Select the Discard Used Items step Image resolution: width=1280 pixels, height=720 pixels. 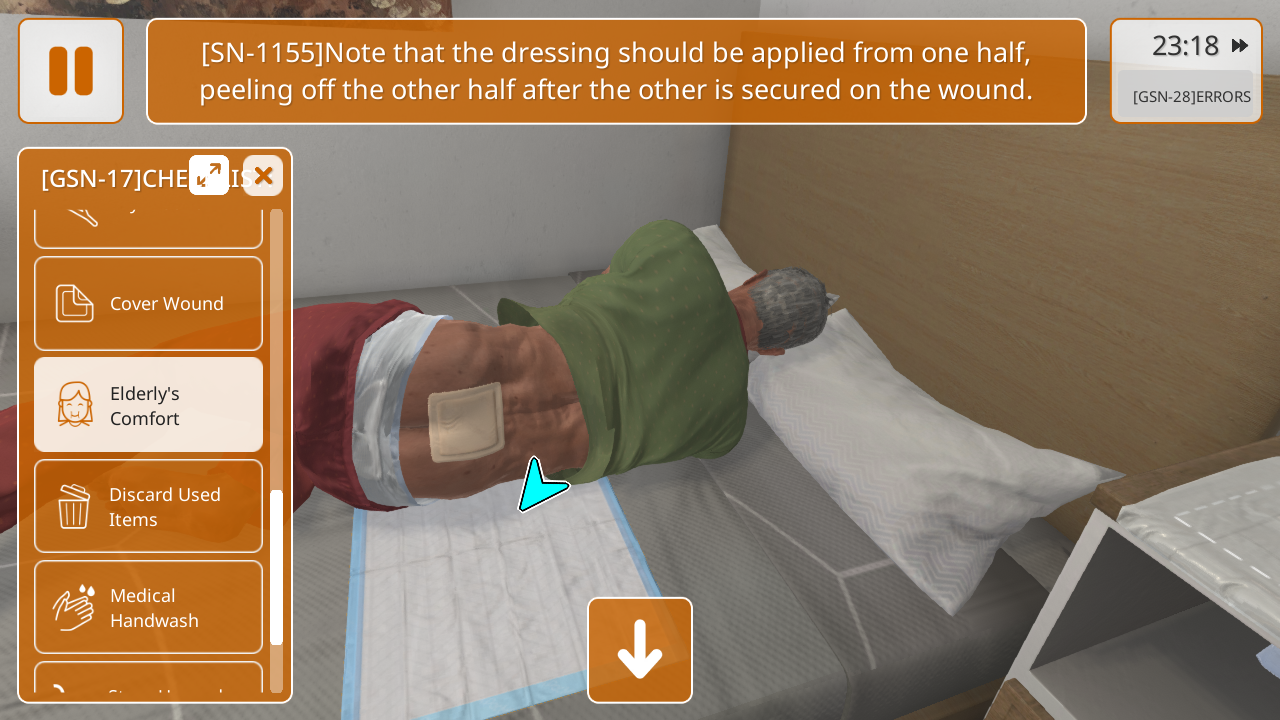149,506
